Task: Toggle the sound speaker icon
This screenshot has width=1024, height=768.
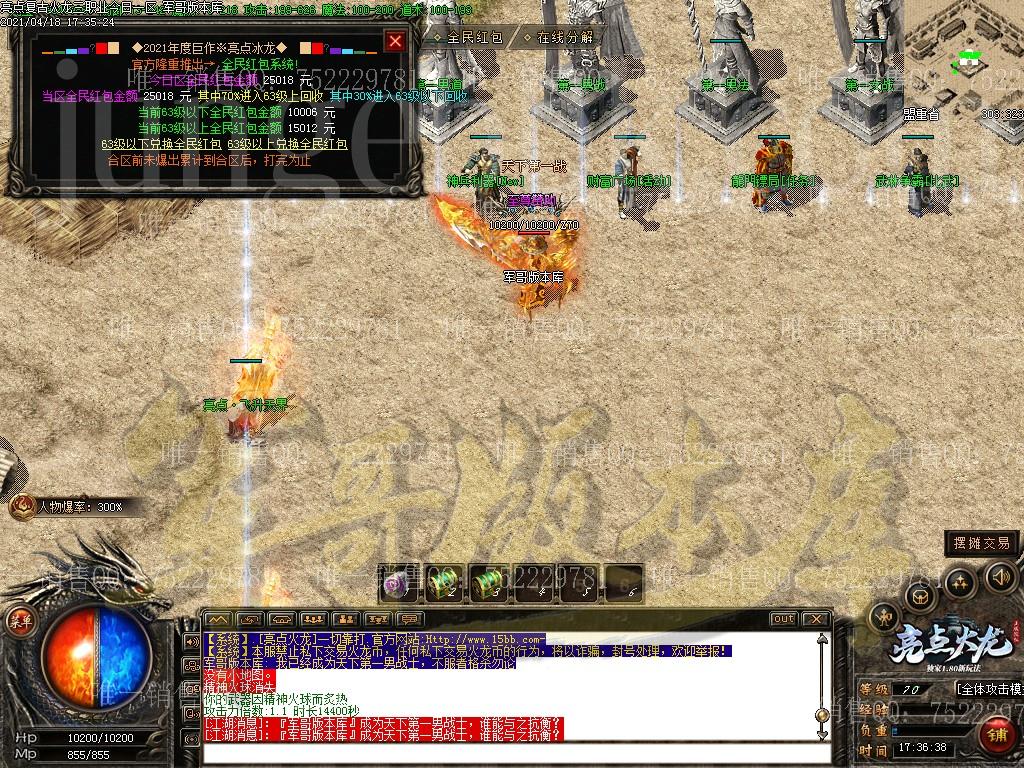Action: (x=1000, y=576)
